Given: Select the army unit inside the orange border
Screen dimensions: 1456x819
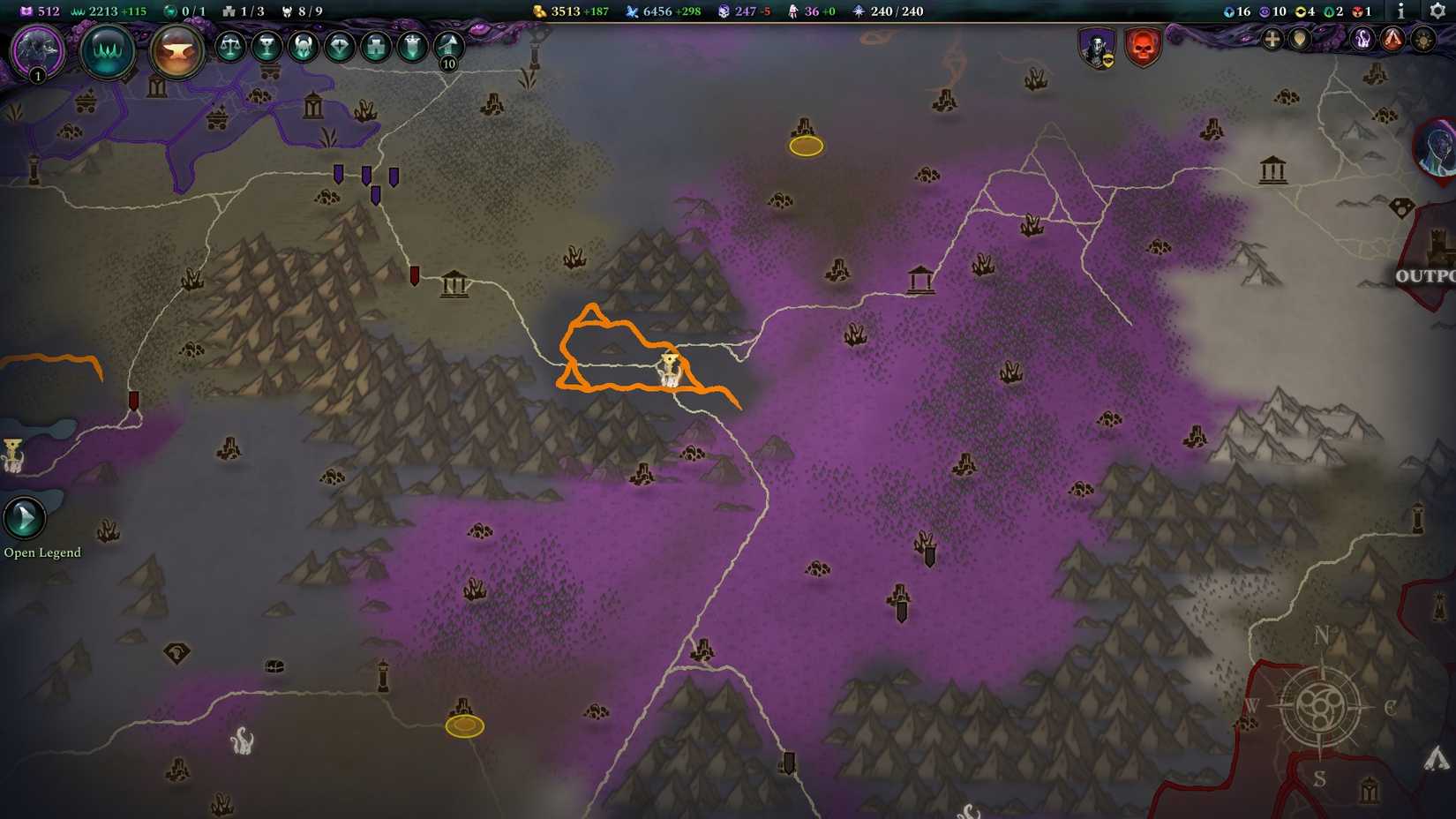Looking at the screenshot, I should coord(671,369).
